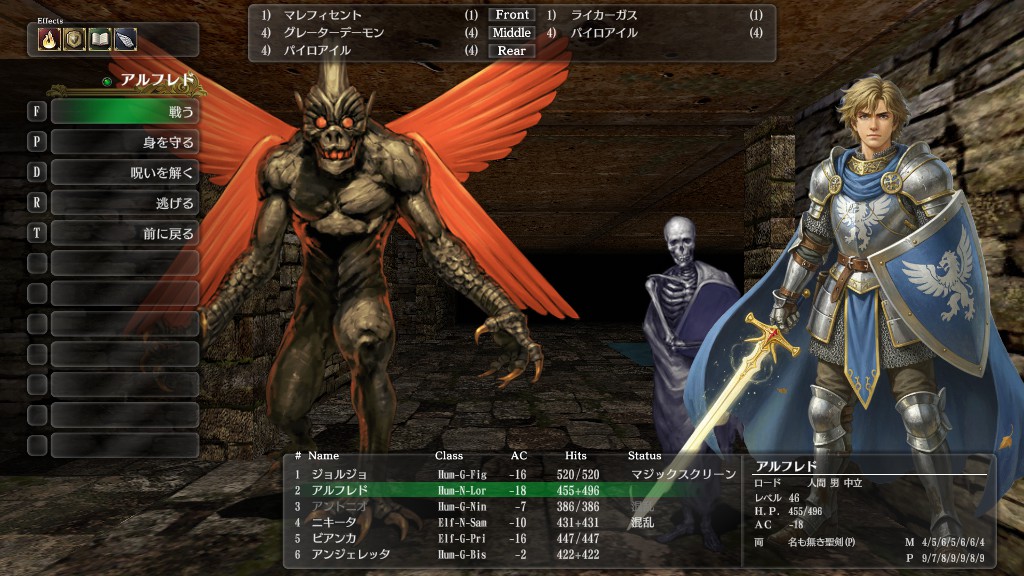Select the Middle row button
The height and width of the screenshot is (576, 1024).
pos(511,33)
